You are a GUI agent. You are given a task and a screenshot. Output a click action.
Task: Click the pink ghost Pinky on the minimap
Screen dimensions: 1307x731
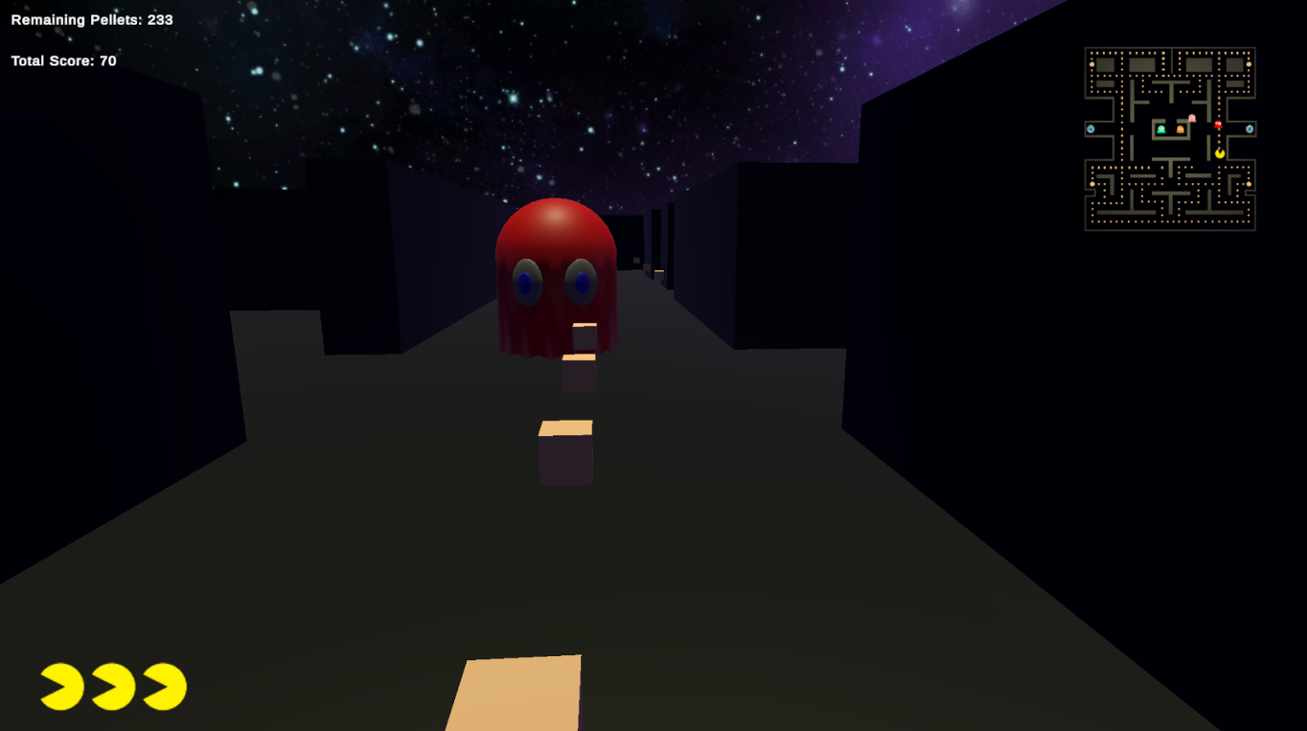(x=1192, y=118)
